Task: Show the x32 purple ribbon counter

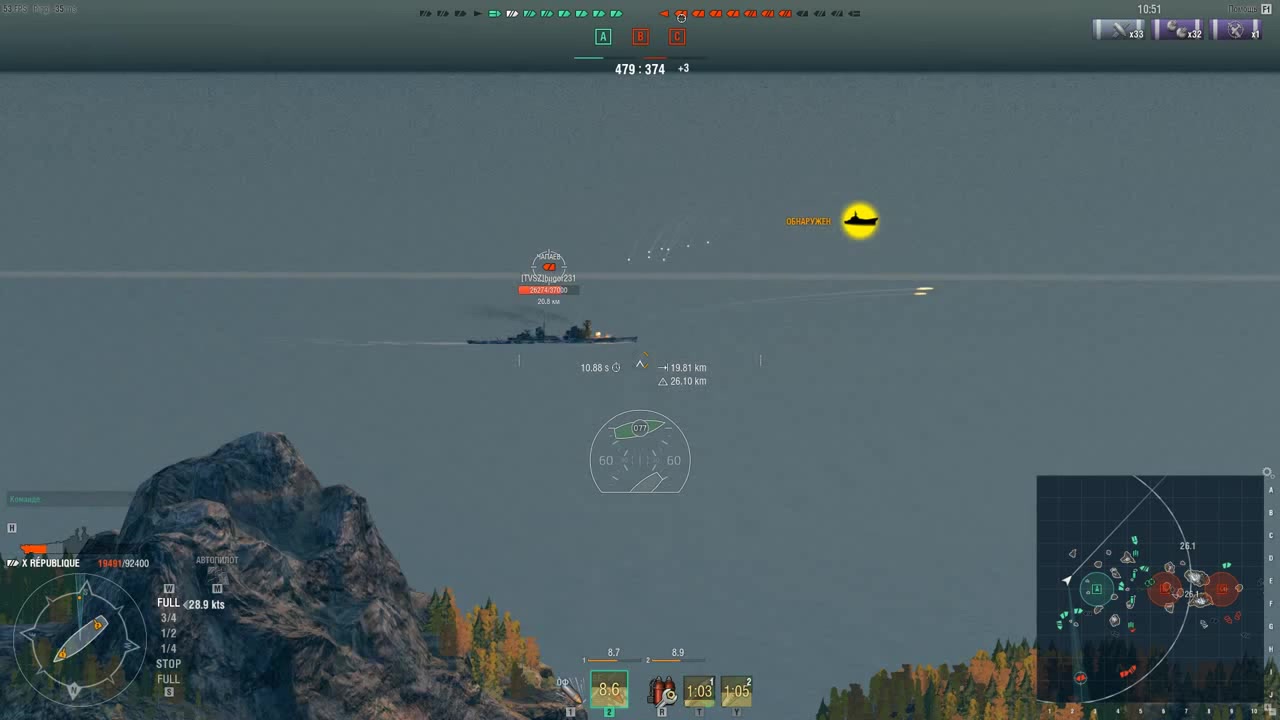Action: 1177,30
